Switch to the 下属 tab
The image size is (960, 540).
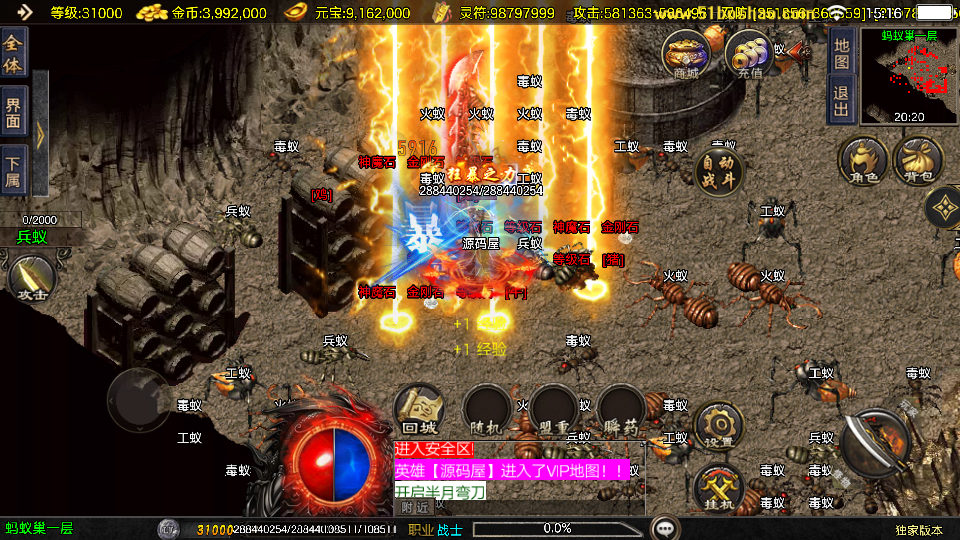point(13,170)
